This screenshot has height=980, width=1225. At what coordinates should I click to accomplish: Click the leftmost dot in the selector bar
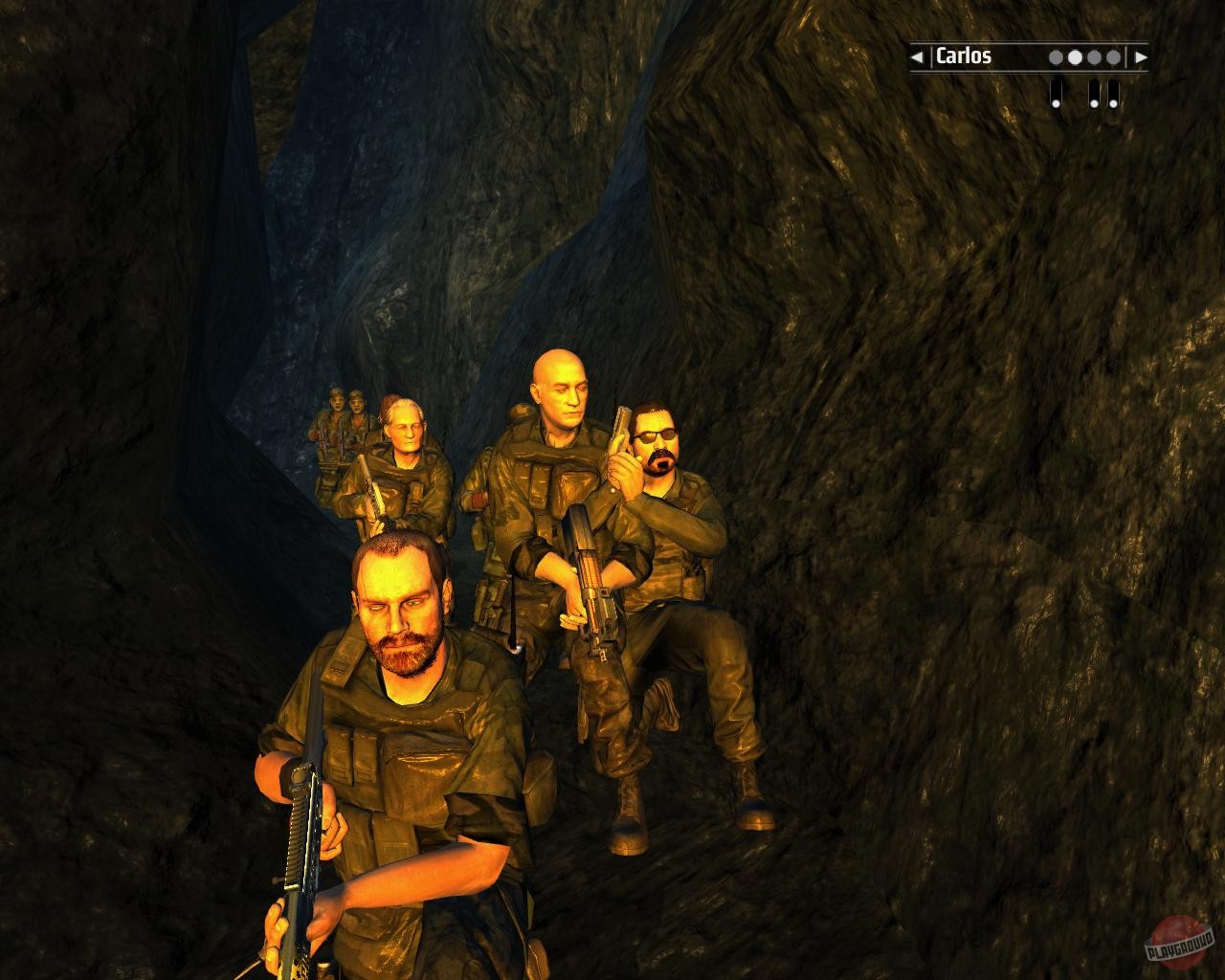tap(1056, 57)
